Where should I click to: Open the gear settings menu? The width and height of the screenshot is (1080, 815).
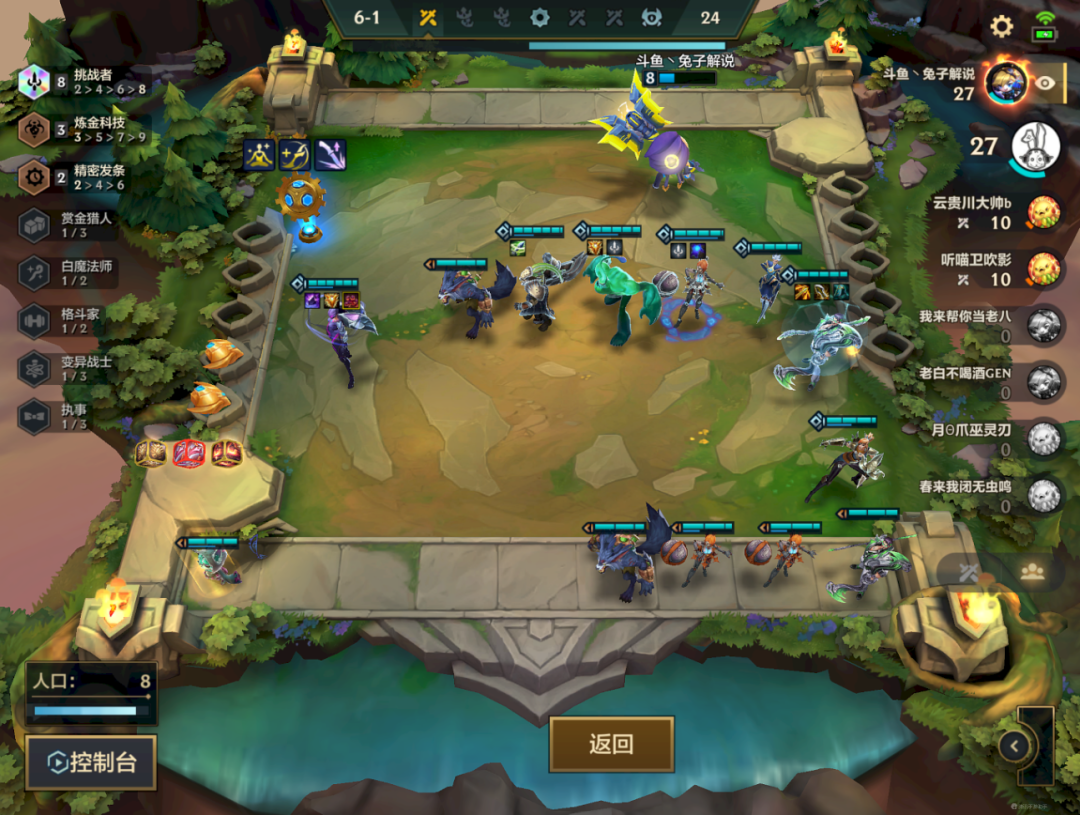[1001, 26]
